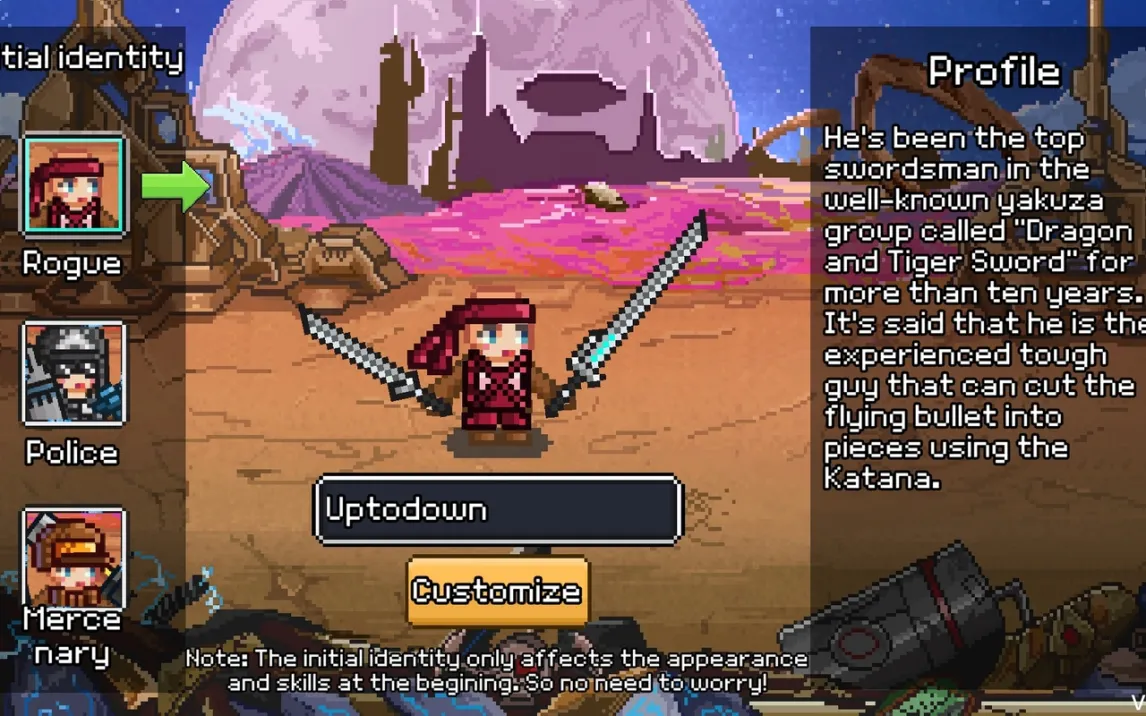
Task: Choose the Police identity portrait
Action: pos(74,373)
